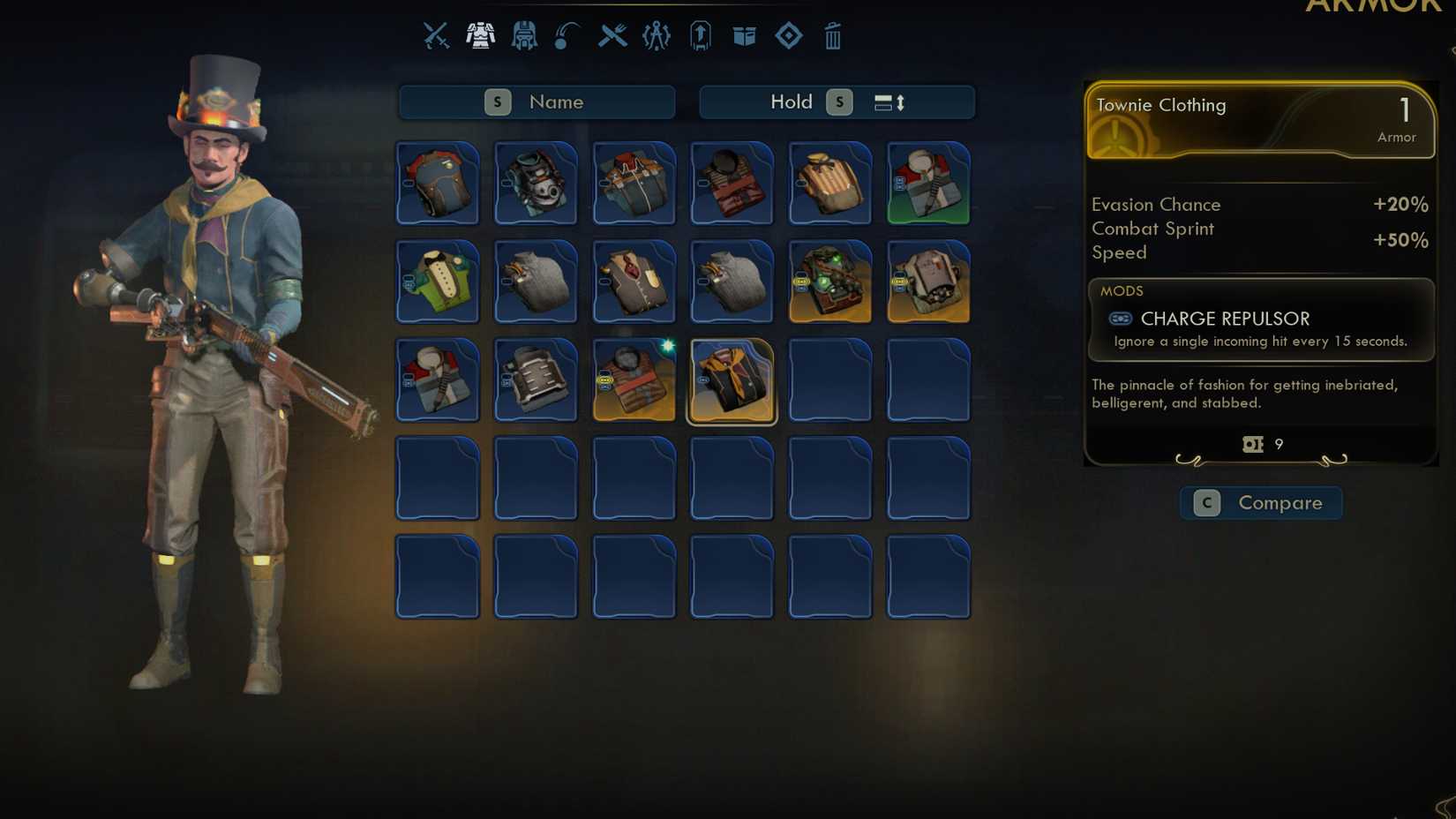Select the equipped Townie Clothing thumbnail

click(732, 380)
